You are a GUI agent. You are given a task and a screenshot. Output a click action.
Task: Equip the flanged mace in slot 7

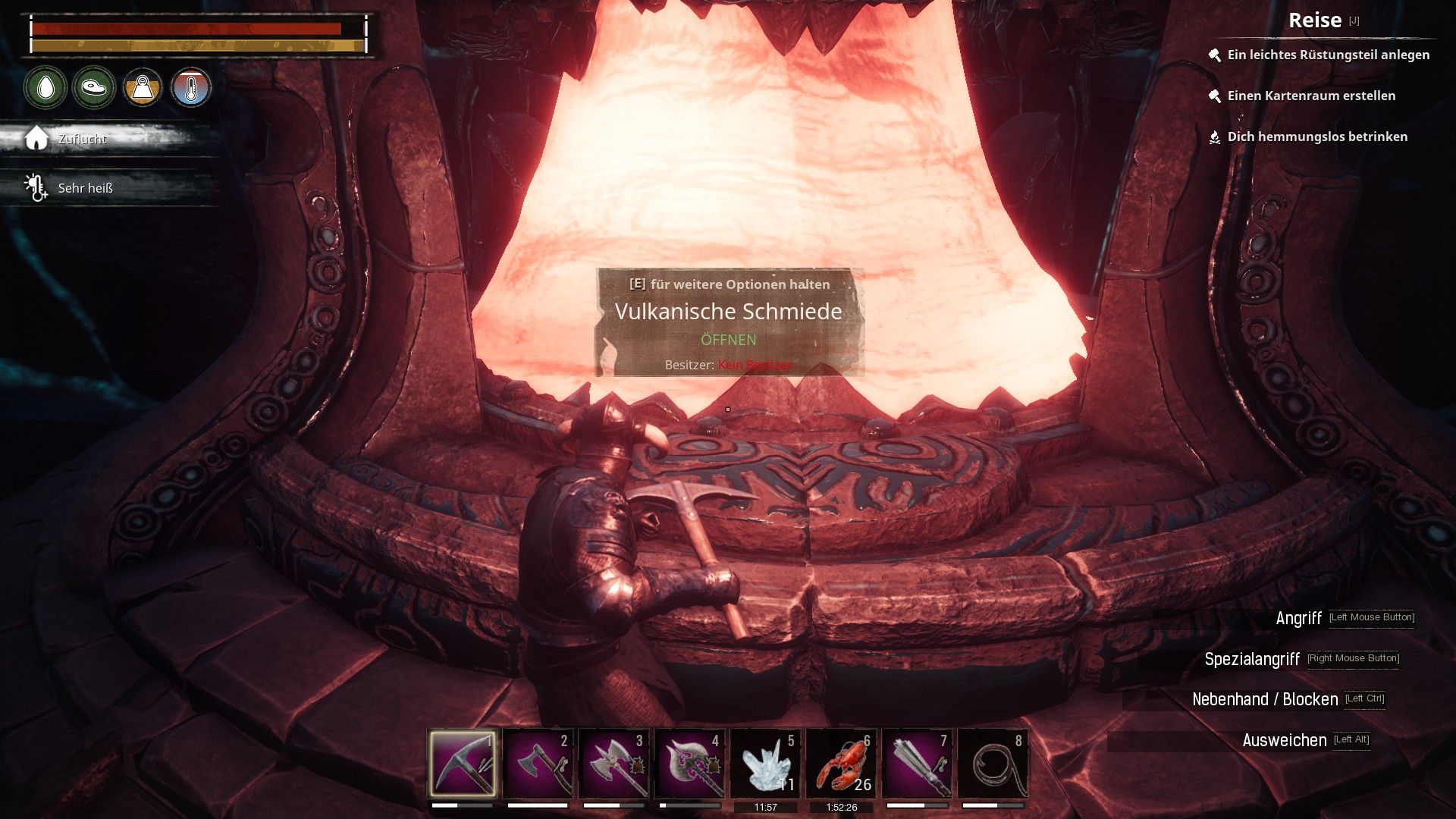pos(917,763)
